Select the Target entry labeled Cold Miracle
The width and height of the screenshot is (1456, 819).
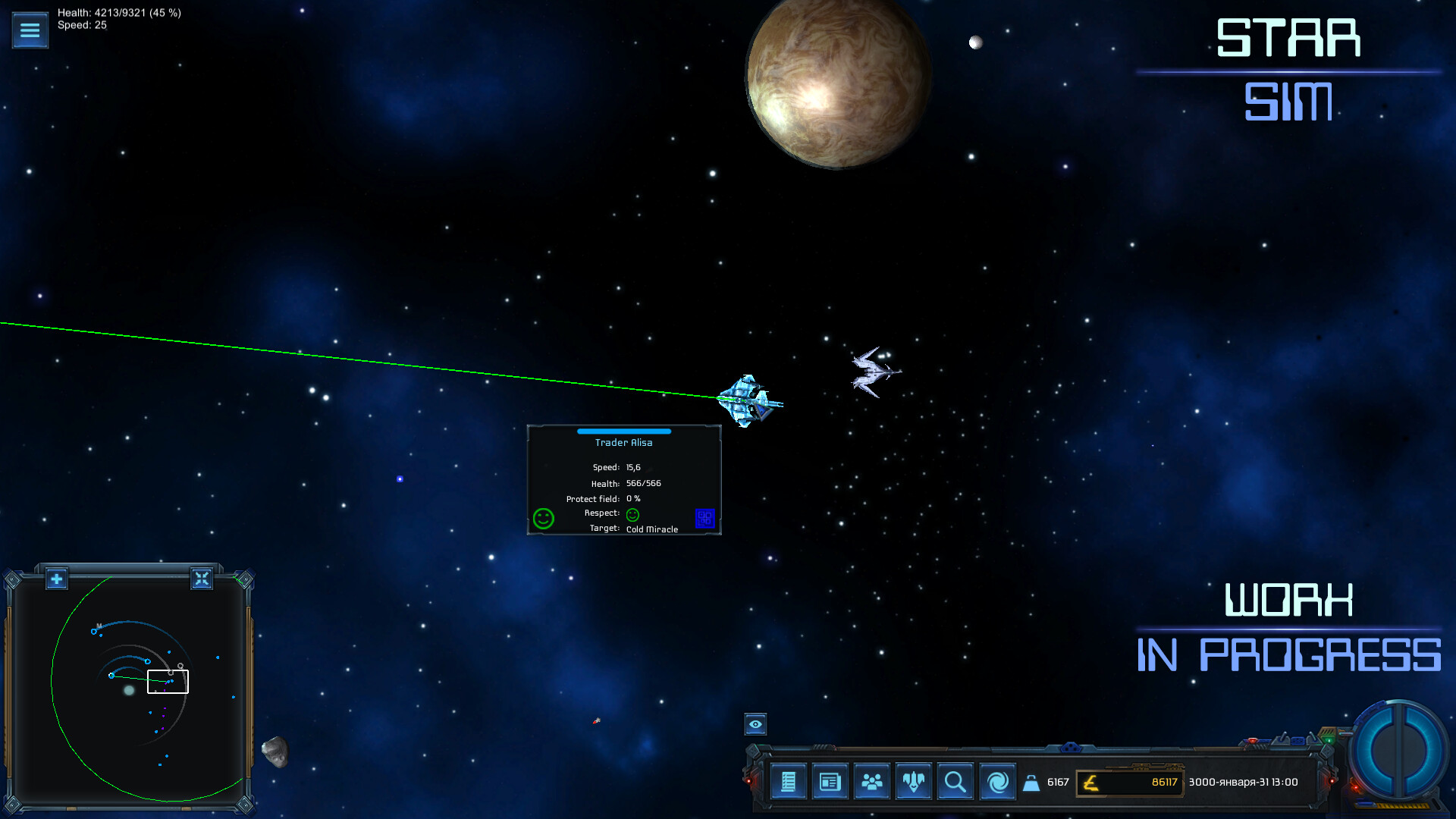651,529
